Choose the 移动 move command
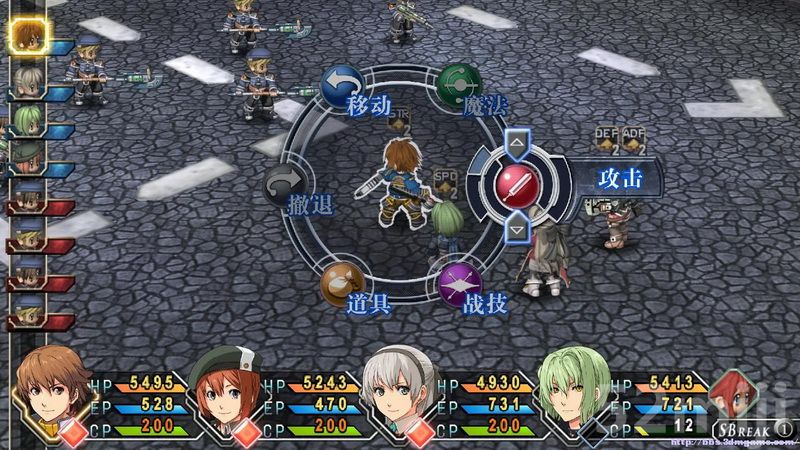Image resolution: width=800 pixels, height=450 pixels. pyautogui.click(x=343, y=91)
